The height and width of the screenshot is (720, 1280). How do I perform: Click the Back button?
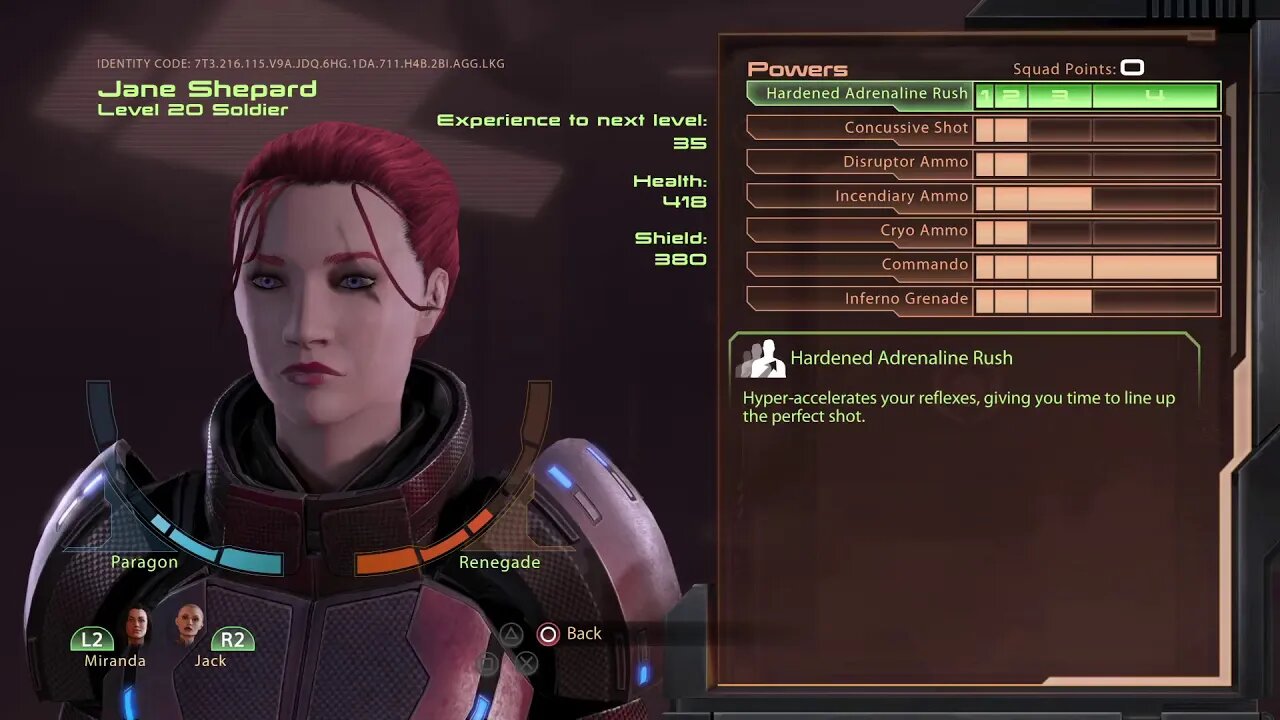click(570, 634)
